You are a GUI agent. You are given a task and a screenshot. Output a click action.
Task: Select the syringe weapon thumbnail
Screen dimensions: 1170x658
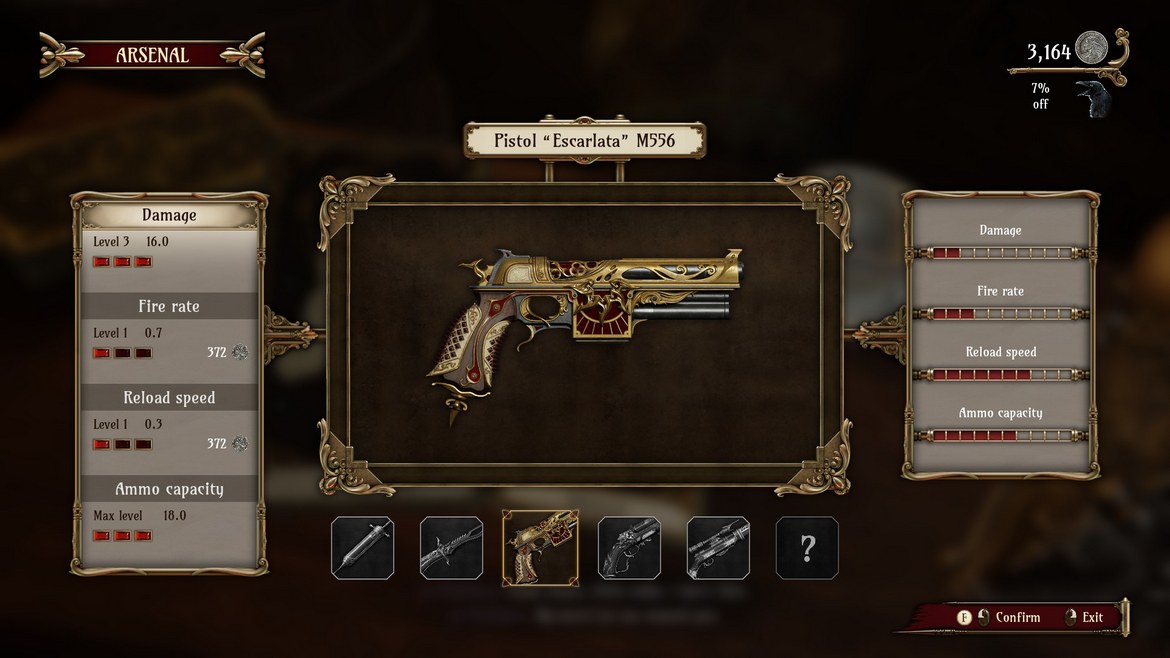pos(362,548)
